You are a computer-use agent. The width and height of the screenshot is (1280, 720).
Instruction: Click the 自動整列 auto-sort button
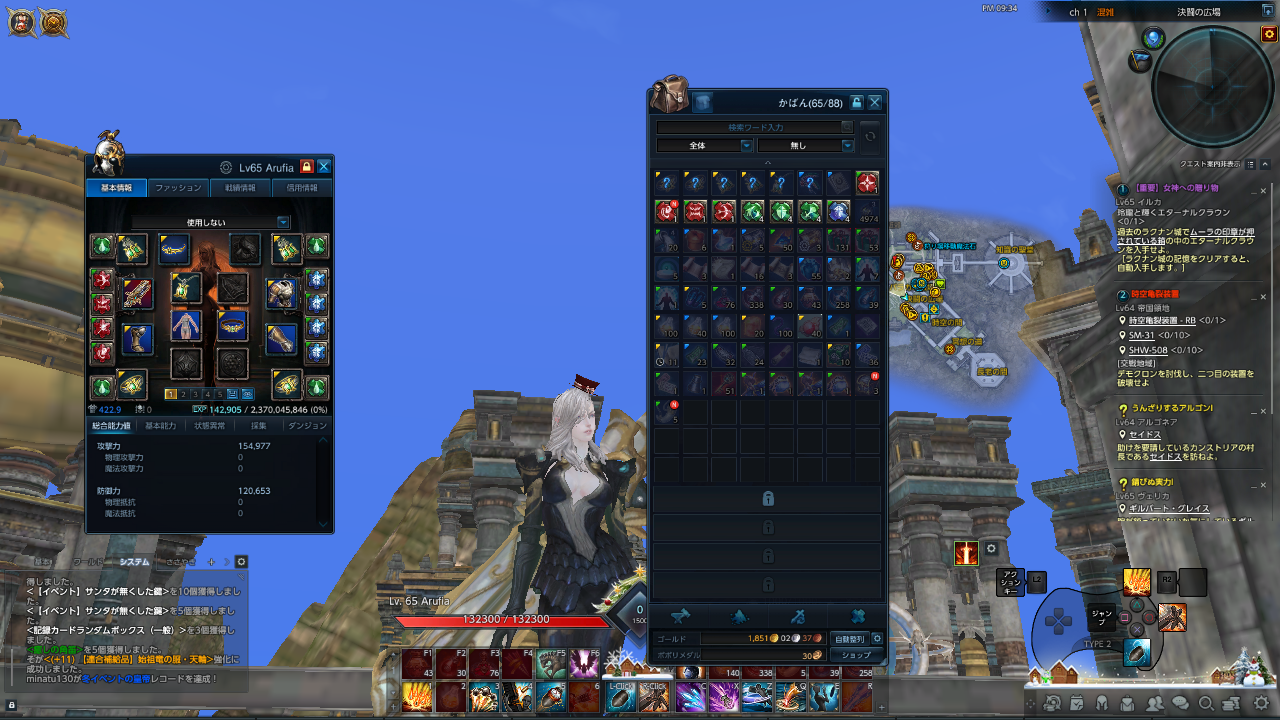coord(849,638)
